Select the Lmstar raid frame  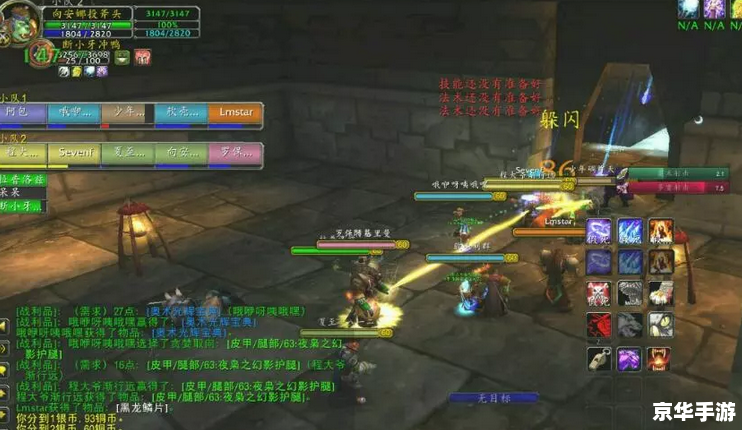[x=236, y=113]
